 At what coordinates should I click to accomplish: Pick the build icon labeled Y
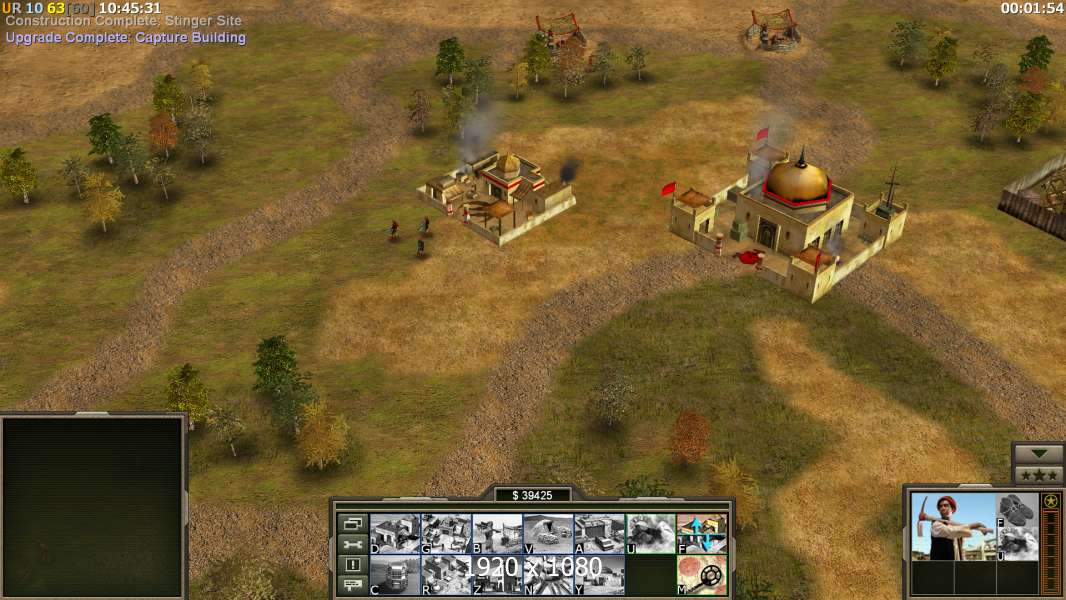pyautogui.click(x=600, y=575)
